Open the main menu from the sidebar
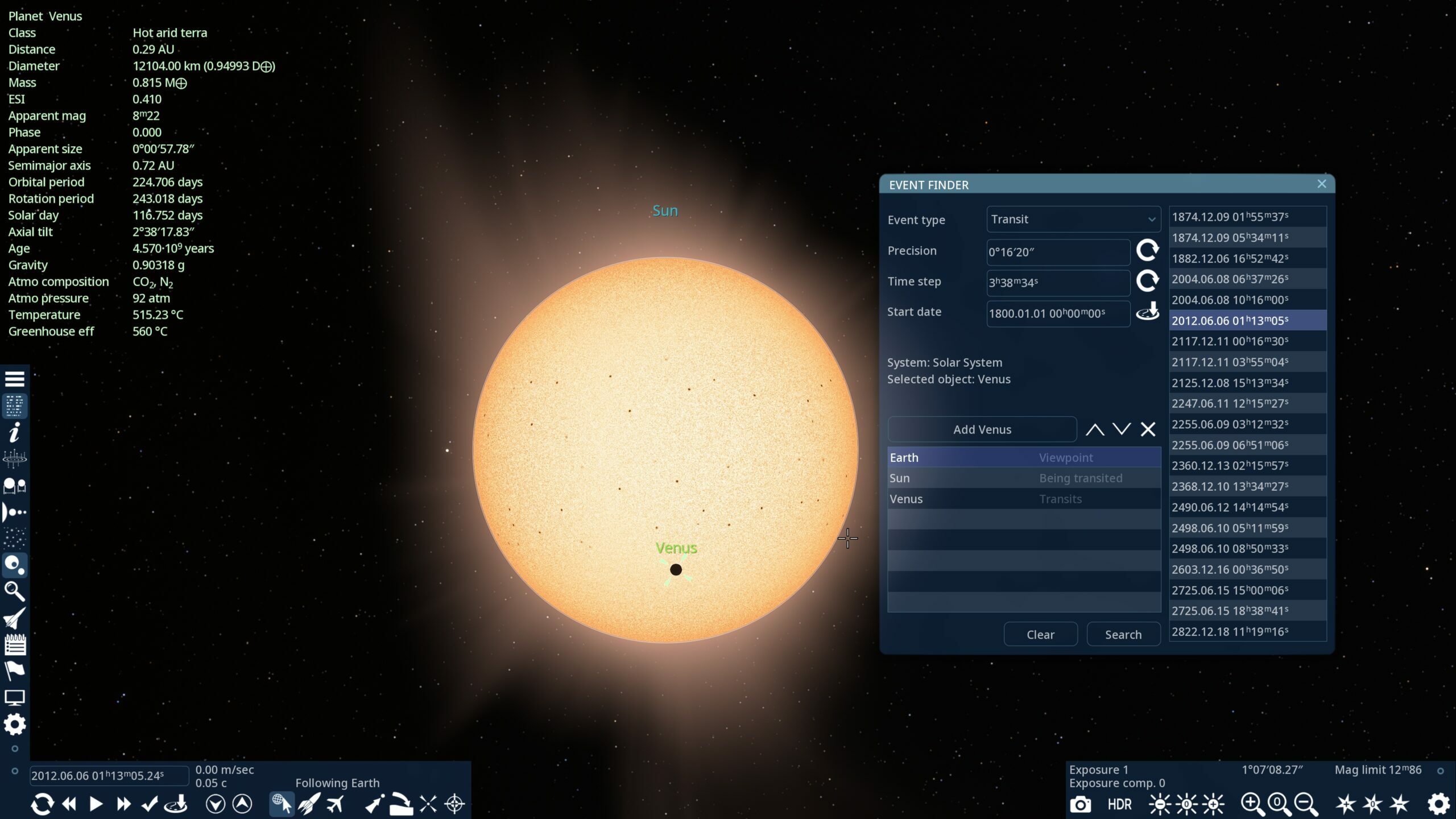This screenshot has height=819, width=1456. tap(15, 379)
